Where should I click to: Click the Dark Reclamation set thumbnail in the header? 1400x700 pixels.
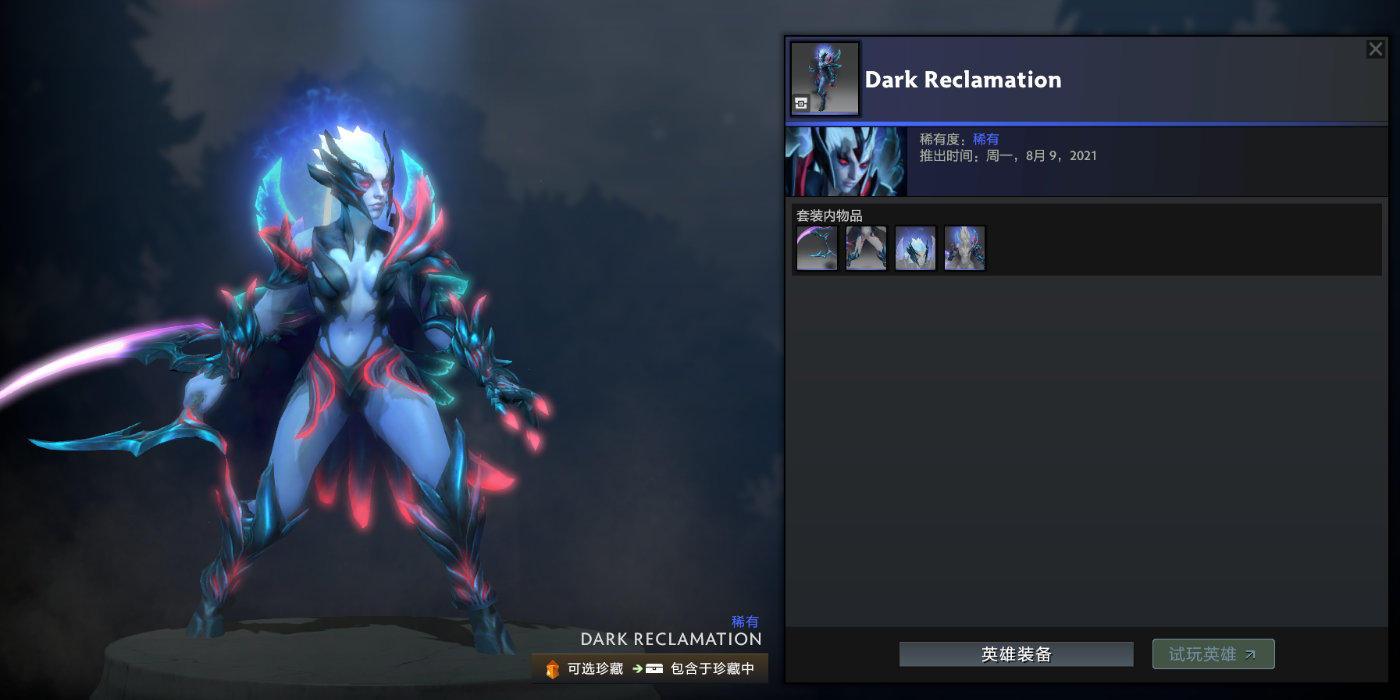825,78
